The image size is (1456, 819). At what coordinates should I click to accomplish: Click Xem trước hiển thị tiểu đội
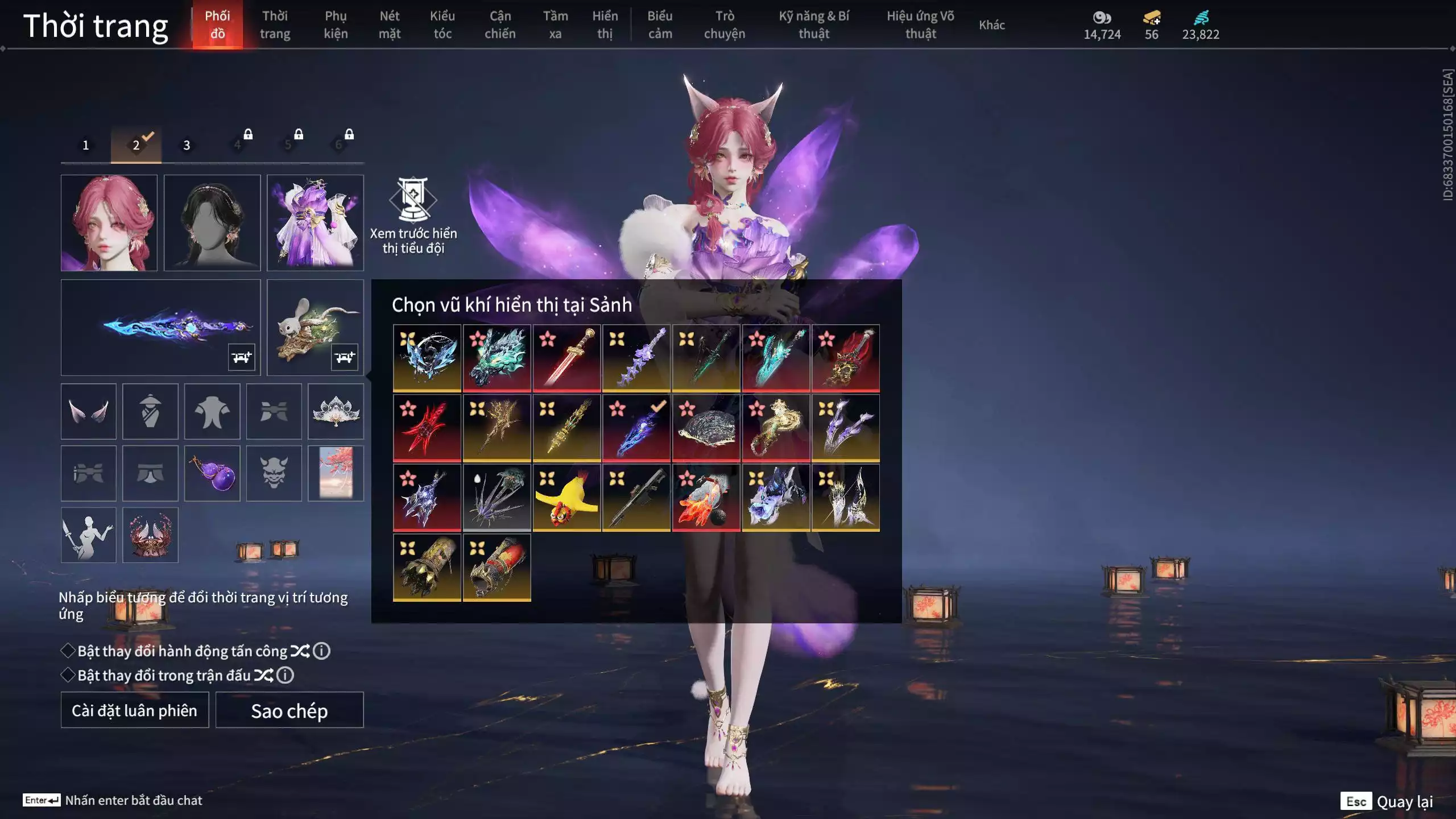click(413, 216)
